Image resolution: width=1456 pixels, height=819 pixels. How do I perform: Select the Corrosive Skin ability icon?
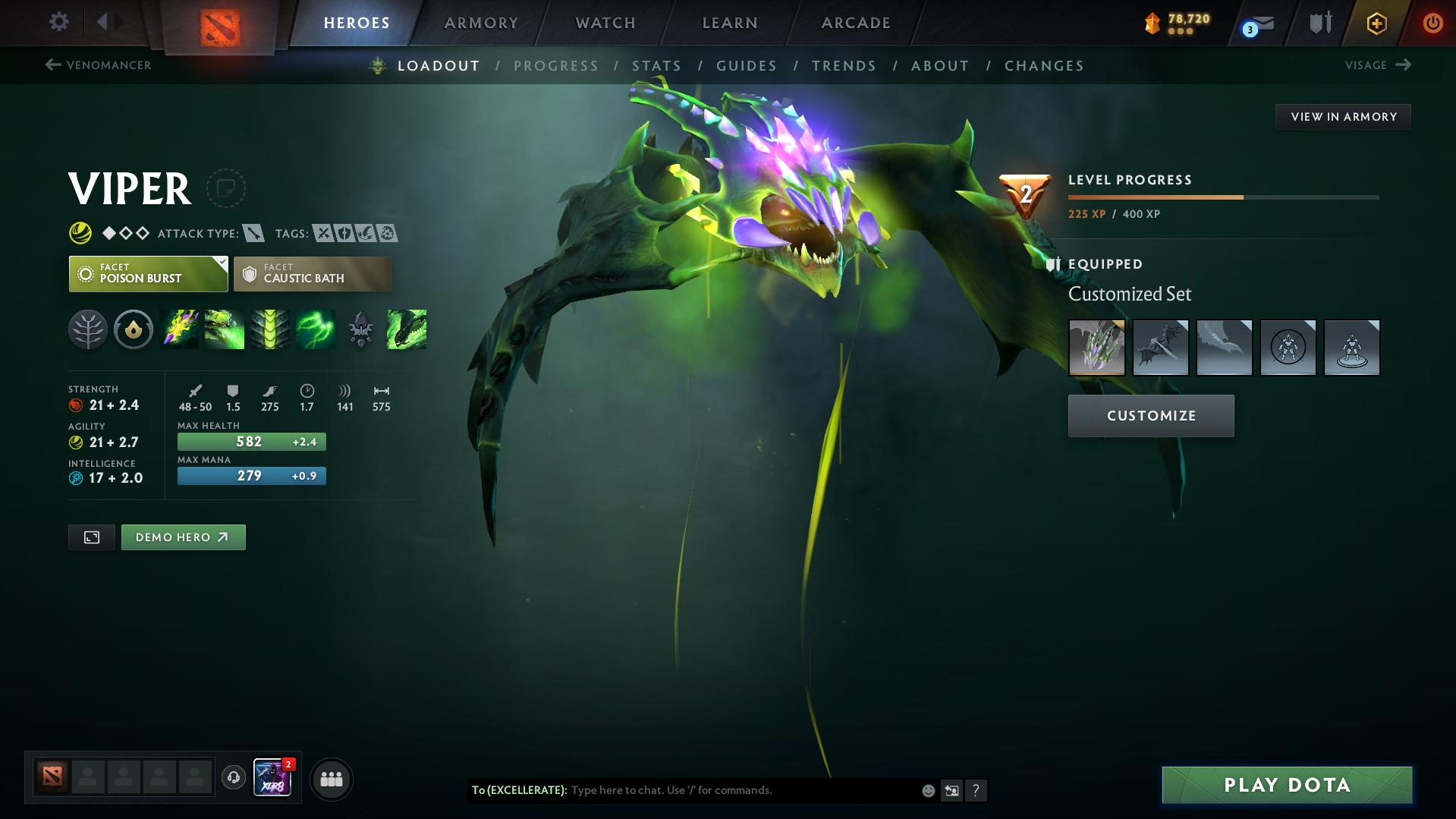click(x=270, y=329)
